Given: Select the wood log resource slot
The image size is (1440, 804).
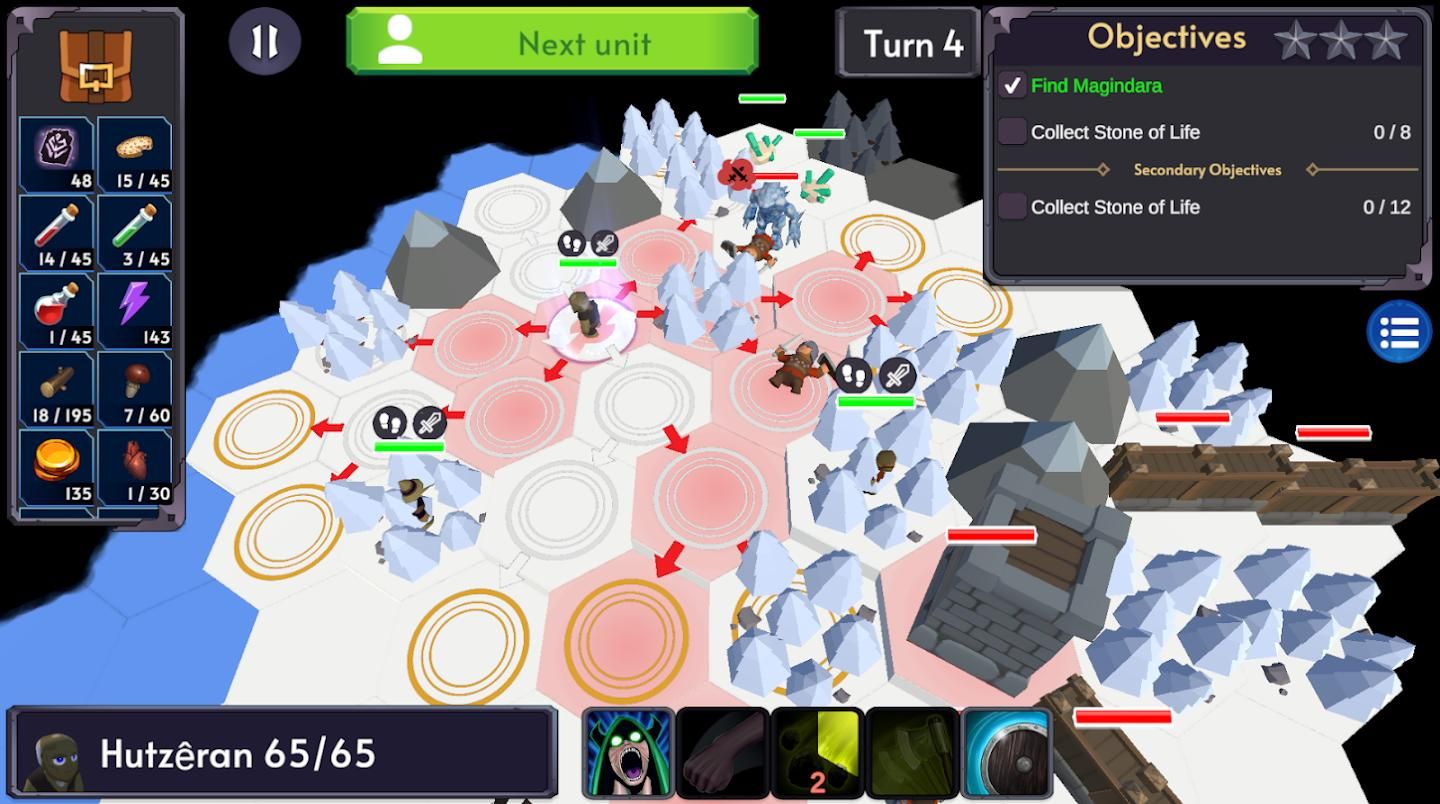Looking at the screenshot, I should [x=57, y=388].
